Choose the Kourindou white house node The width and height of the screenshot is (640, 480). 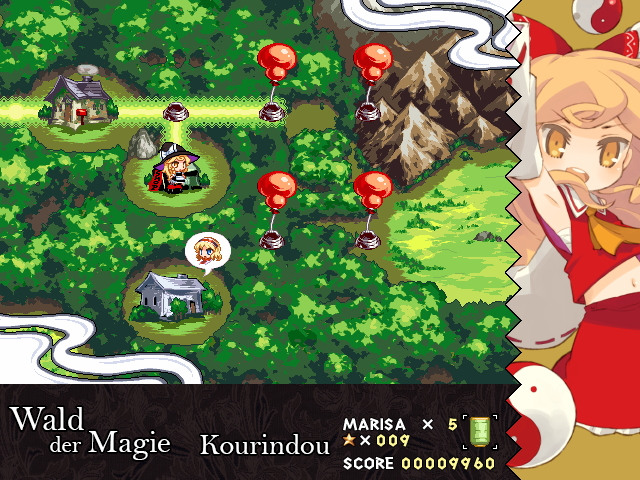point(170,294)
